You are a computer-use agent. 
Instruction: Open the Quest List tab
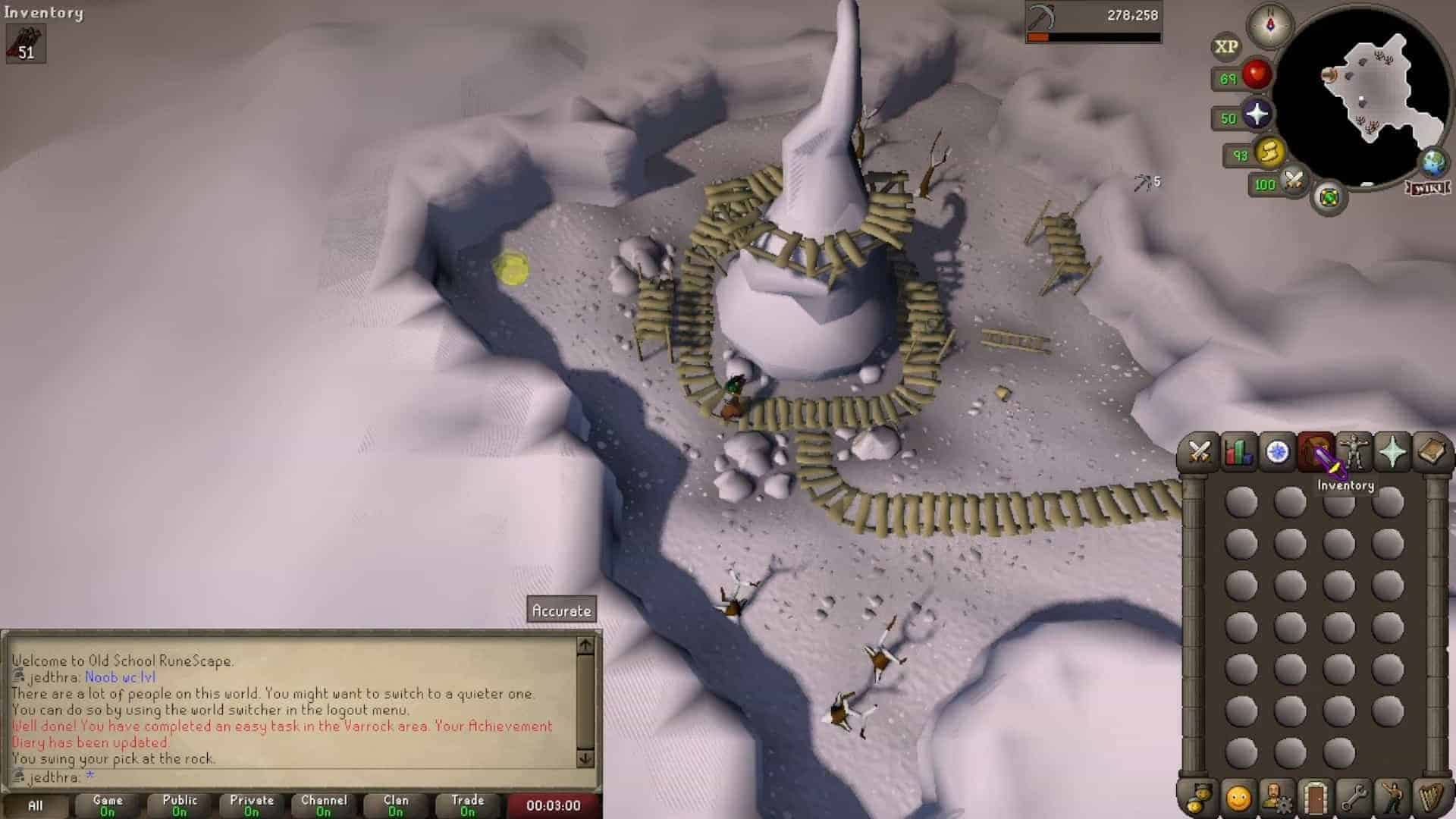pos(1278,453)
